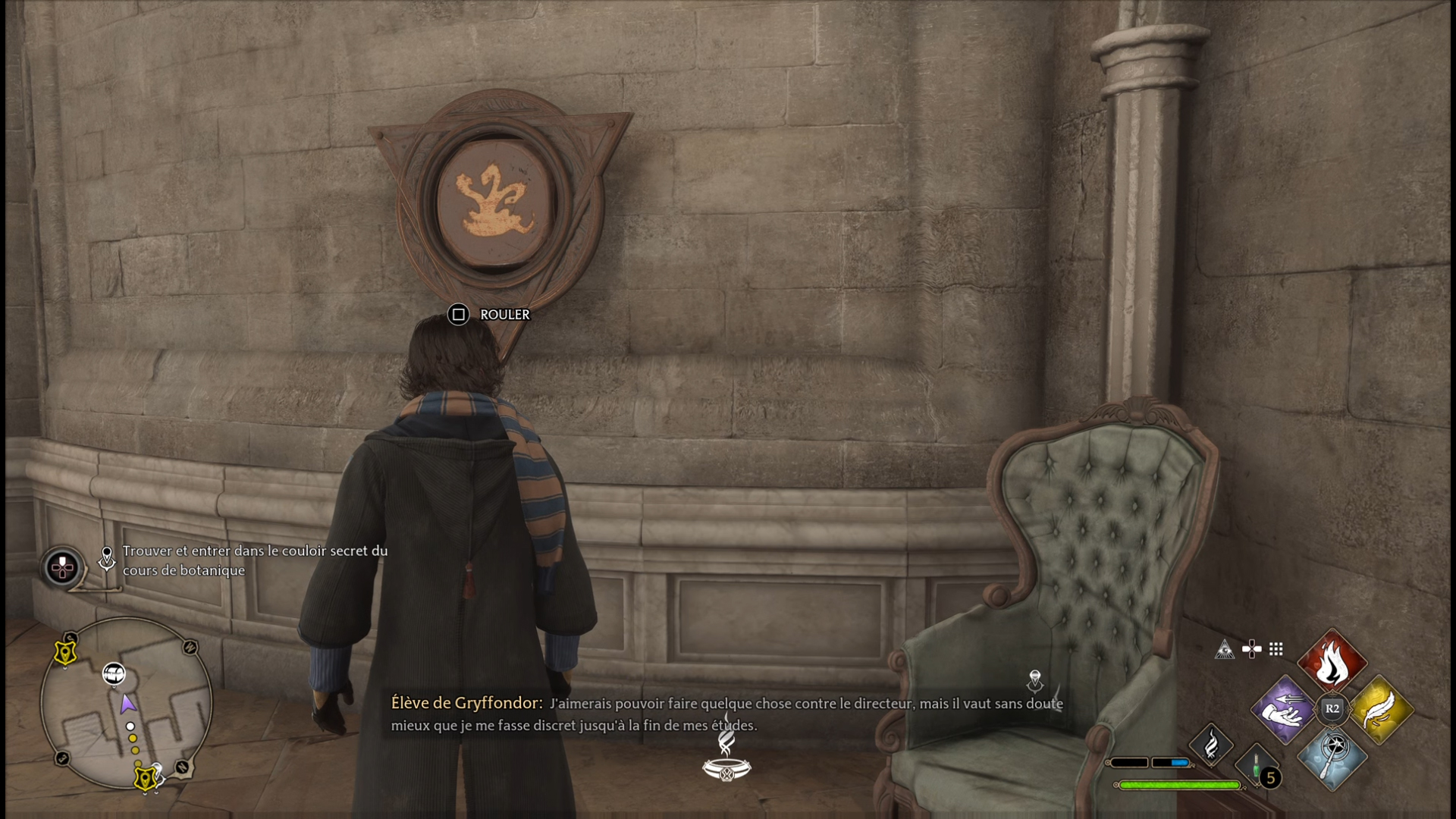
Task: Open the circular minimap
Action: (126, 704)
